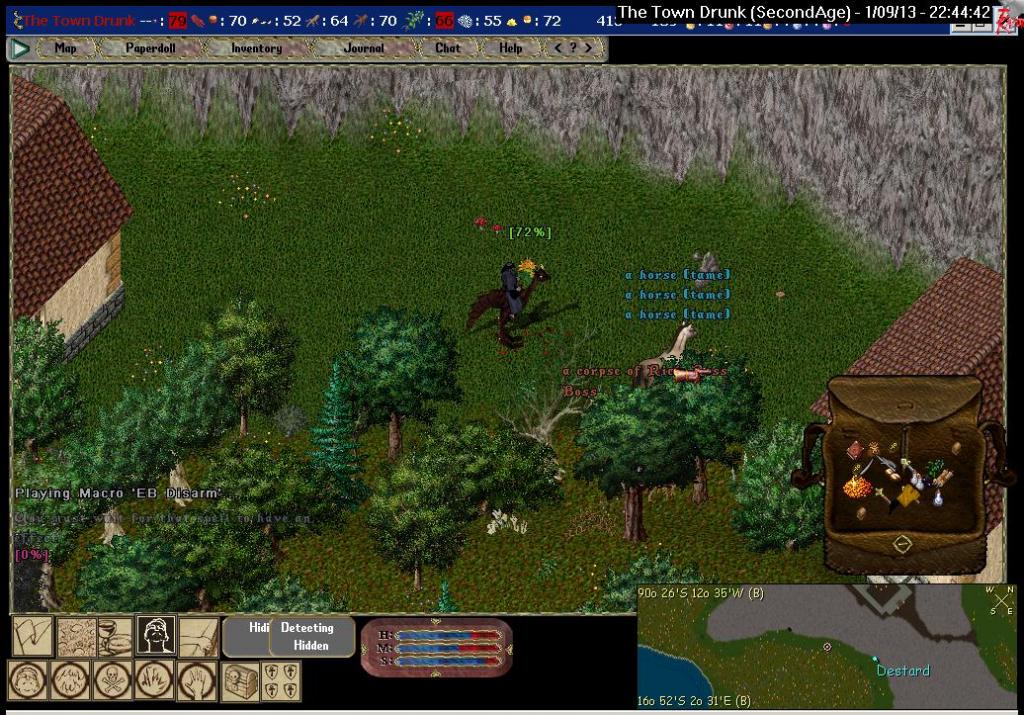
Task: Click the backpack's diamond clasp button
Action: point(901,545)
